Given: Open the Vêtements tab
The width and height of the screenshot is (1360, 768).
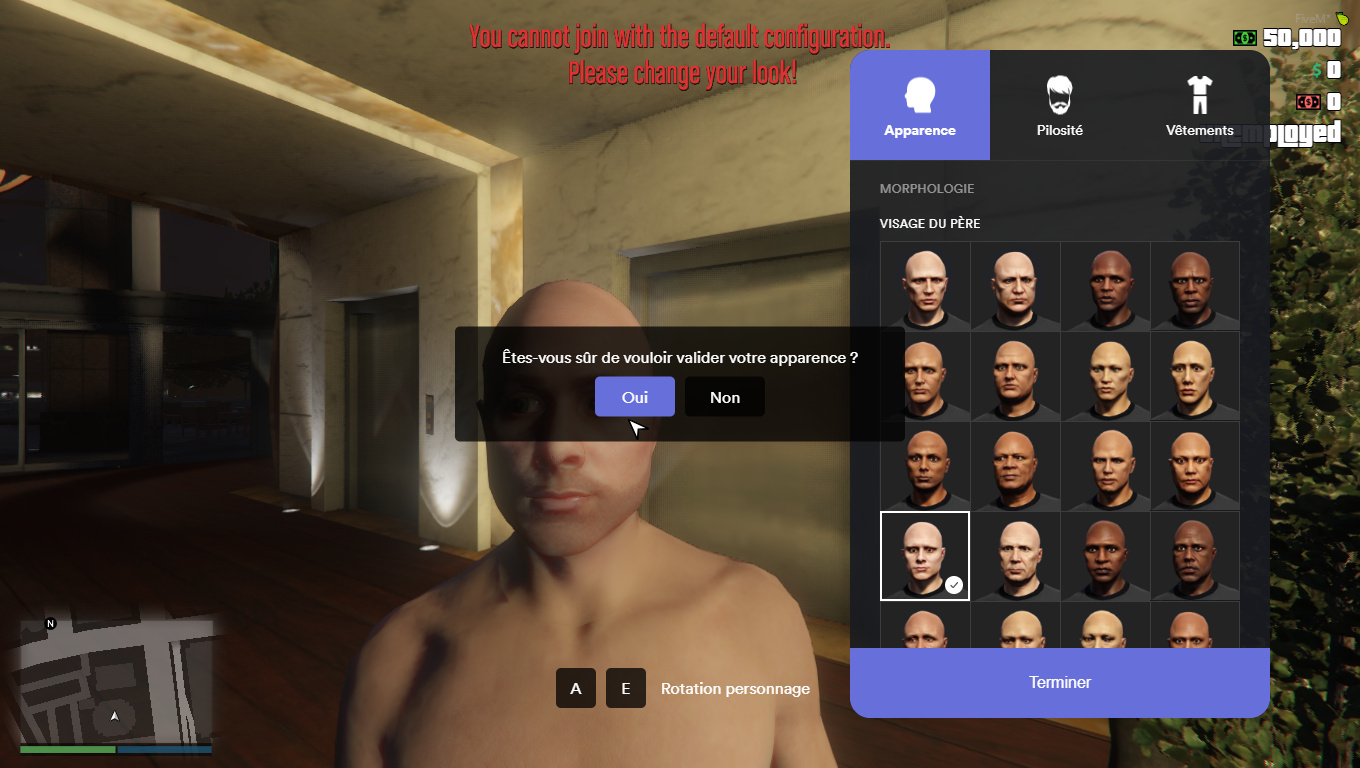Looking at the screenshot, I should coord(1199,105).
